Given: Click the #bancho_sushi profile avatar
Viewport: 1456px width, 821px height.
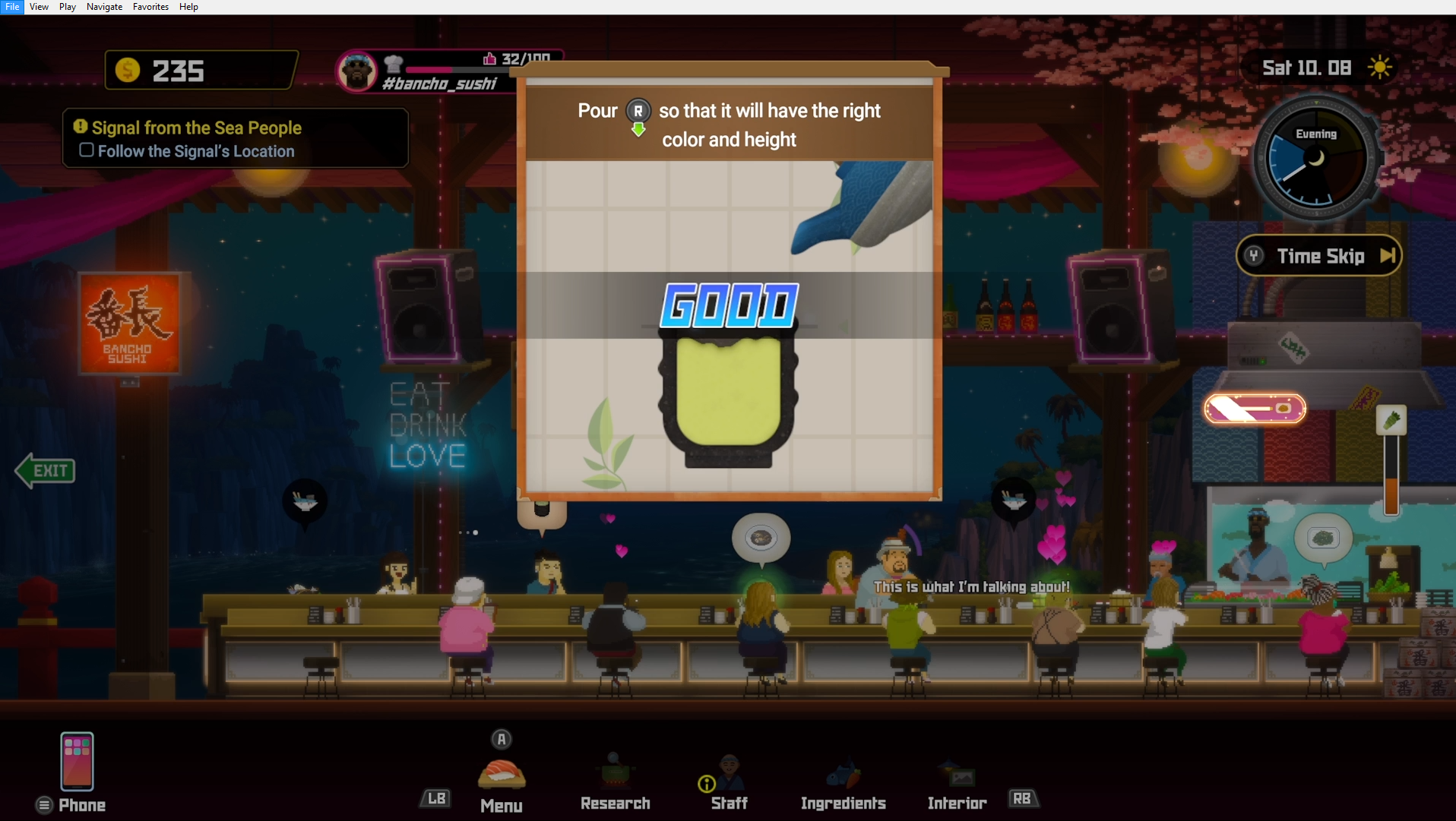Looking at the screenshot, I should click(357, 72).
